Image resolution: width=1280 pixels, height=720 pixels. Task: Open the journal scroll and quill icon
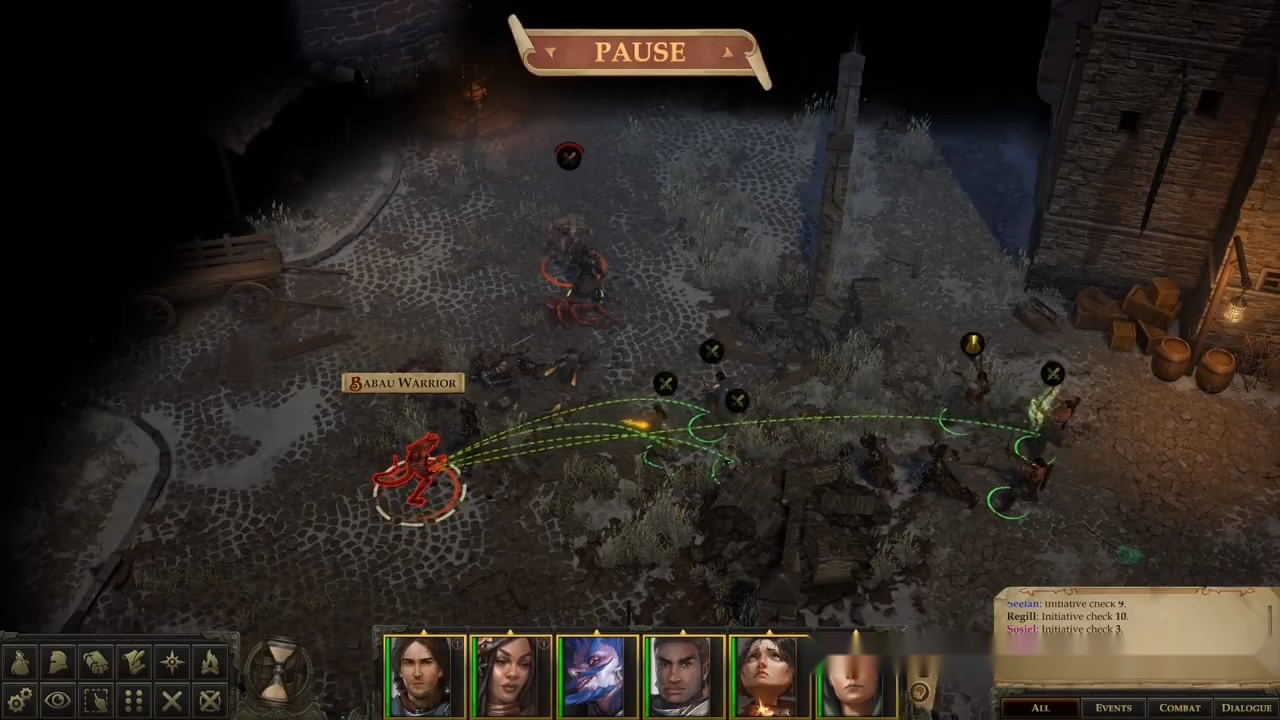coord(134,661)
